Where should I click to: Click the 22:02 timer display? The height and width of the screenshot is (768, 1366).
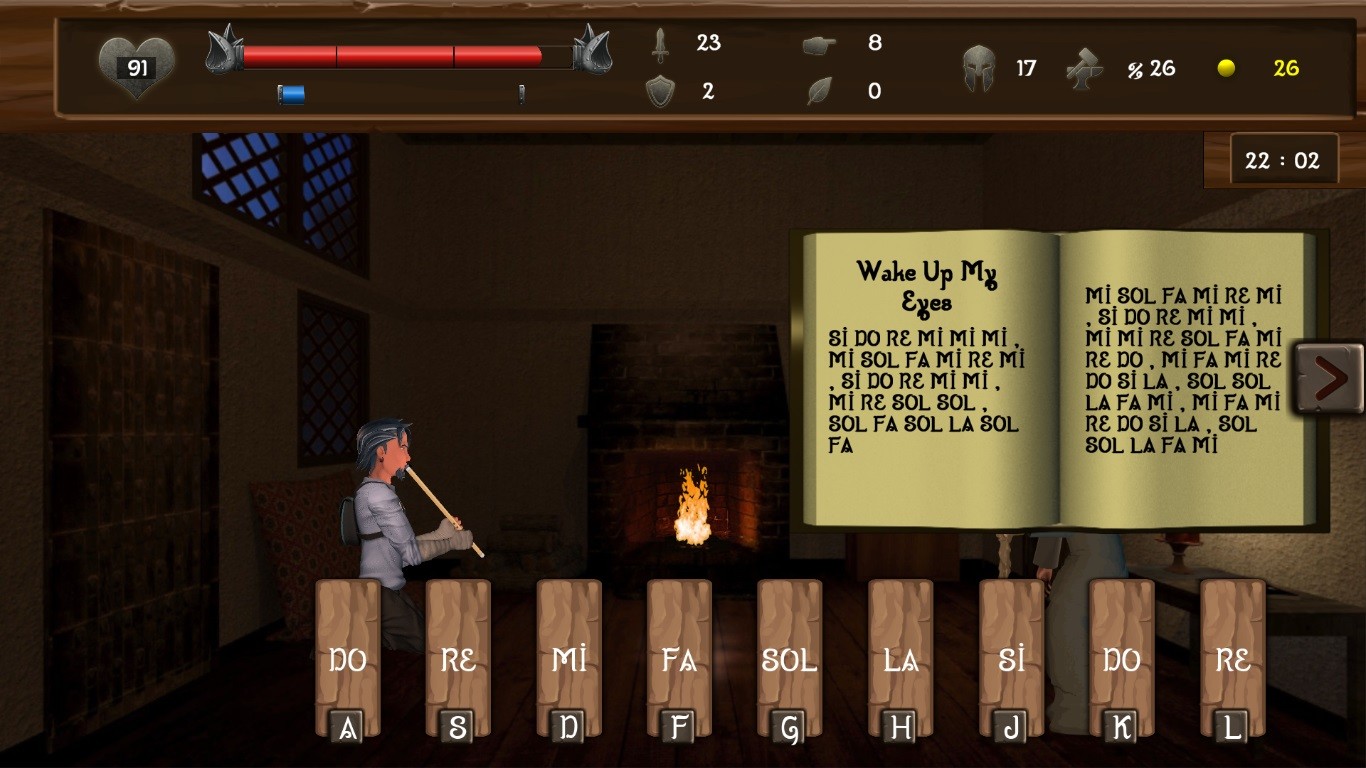click(x=1283, y=159)
